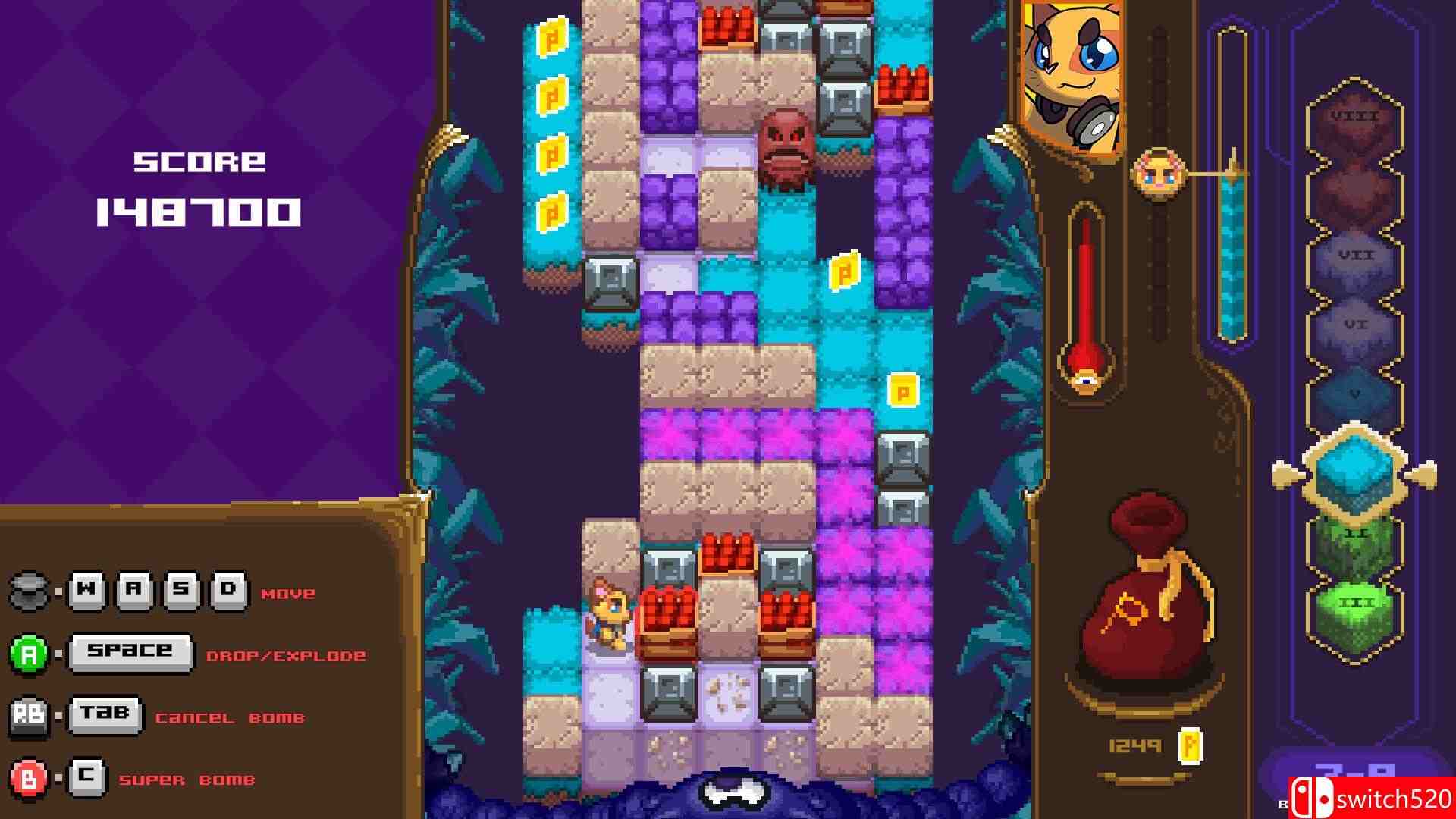
Task: Click the red B controller button icon
Action: click(x=27, y=777)
